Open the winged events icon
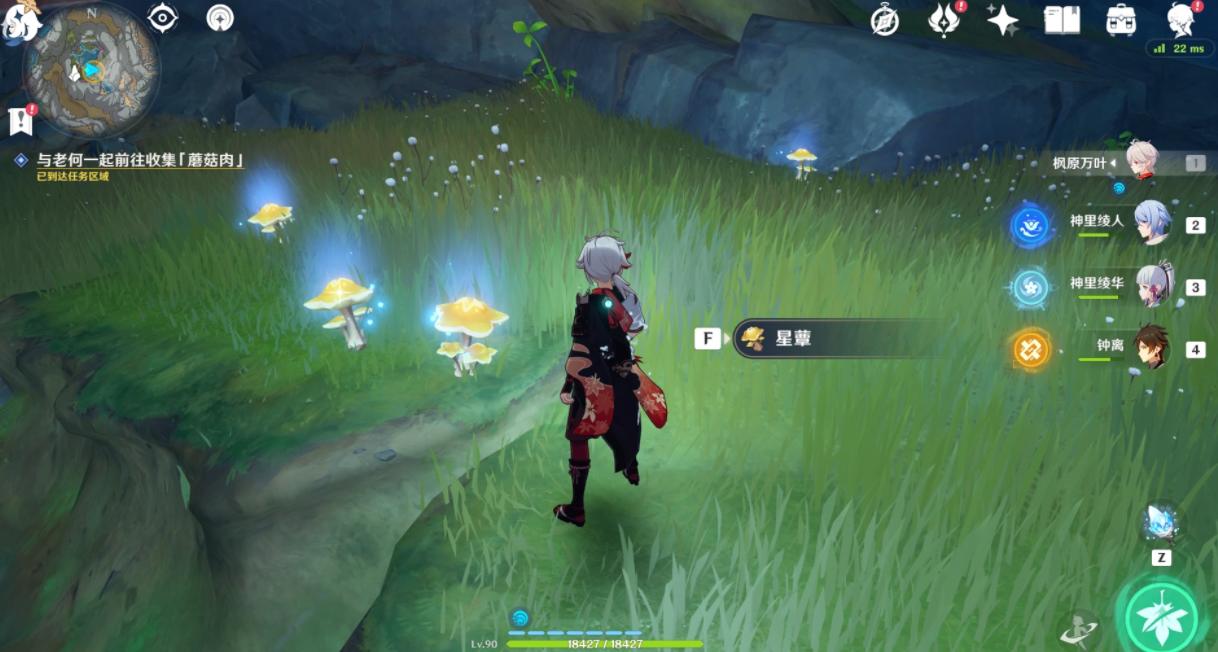The width and height of the screenshot is (1218, 652). pos(944,19)
